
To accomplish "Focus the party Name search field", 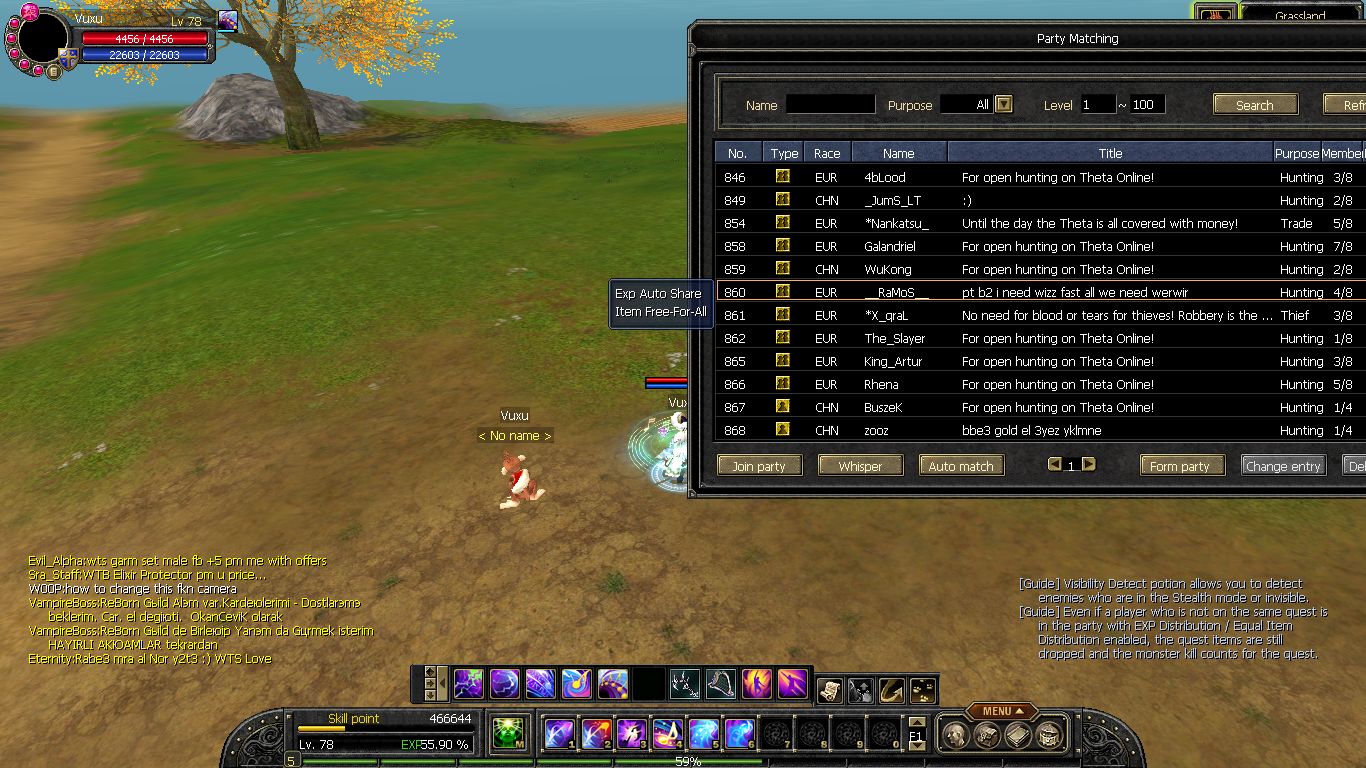I will (x=830, y=104).
